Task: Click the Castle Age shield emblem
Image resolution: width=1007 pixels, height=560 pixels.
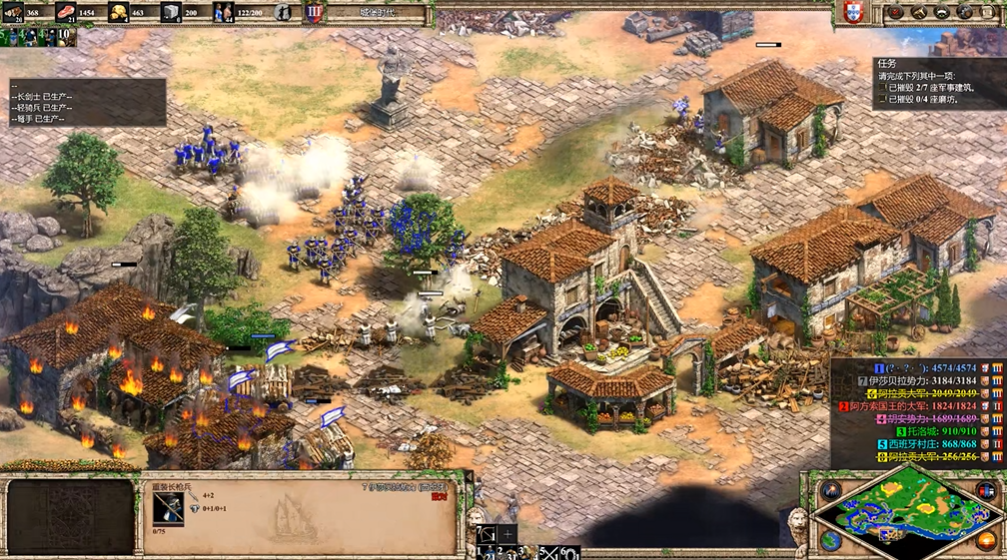Action: click(x=314, y=13)
